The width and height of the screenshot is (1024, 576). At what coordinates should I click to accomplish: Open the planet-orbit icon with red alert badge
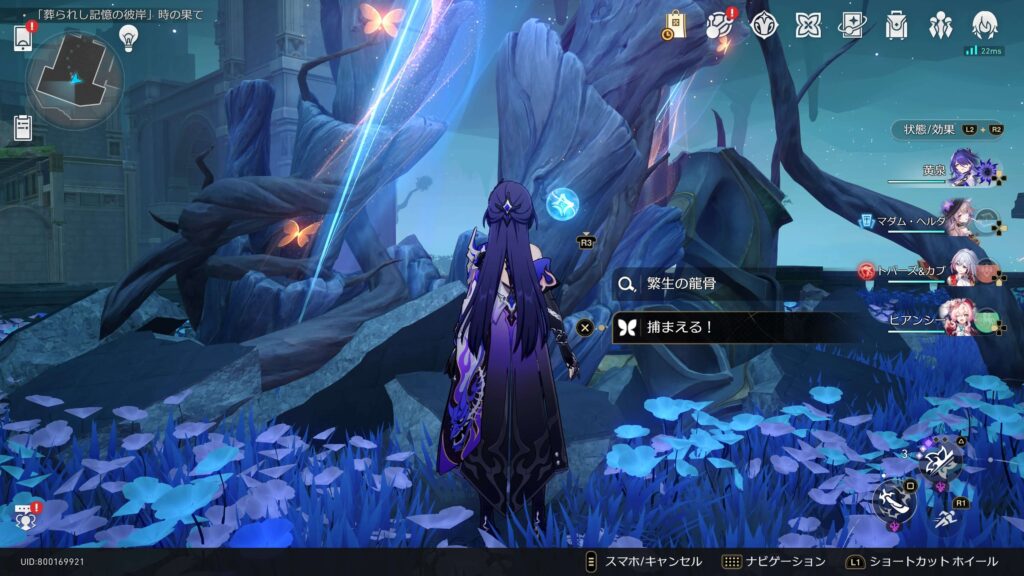[720, 26]
